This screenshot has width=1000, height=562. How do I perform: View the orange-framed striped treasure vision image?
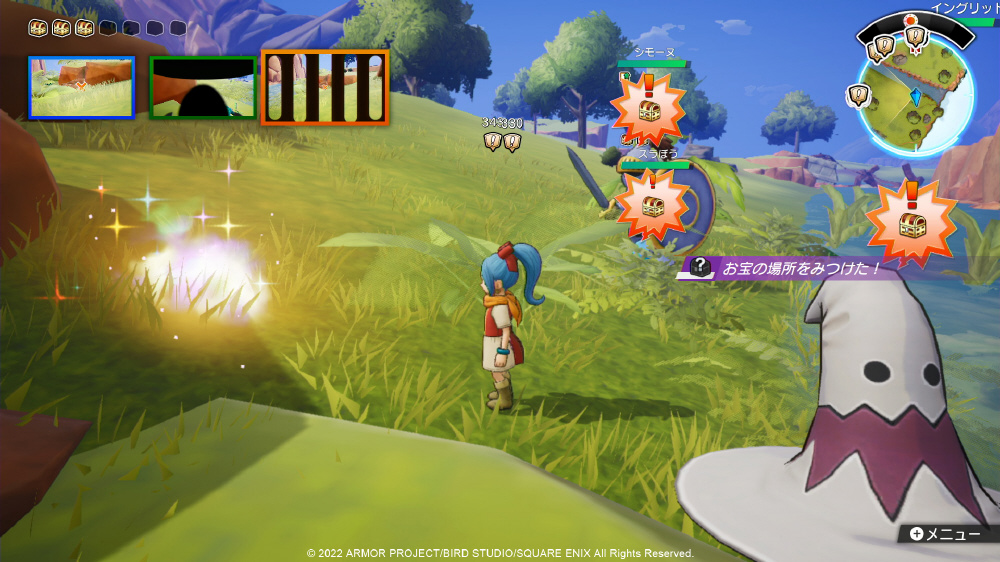(x=325, y=87)
